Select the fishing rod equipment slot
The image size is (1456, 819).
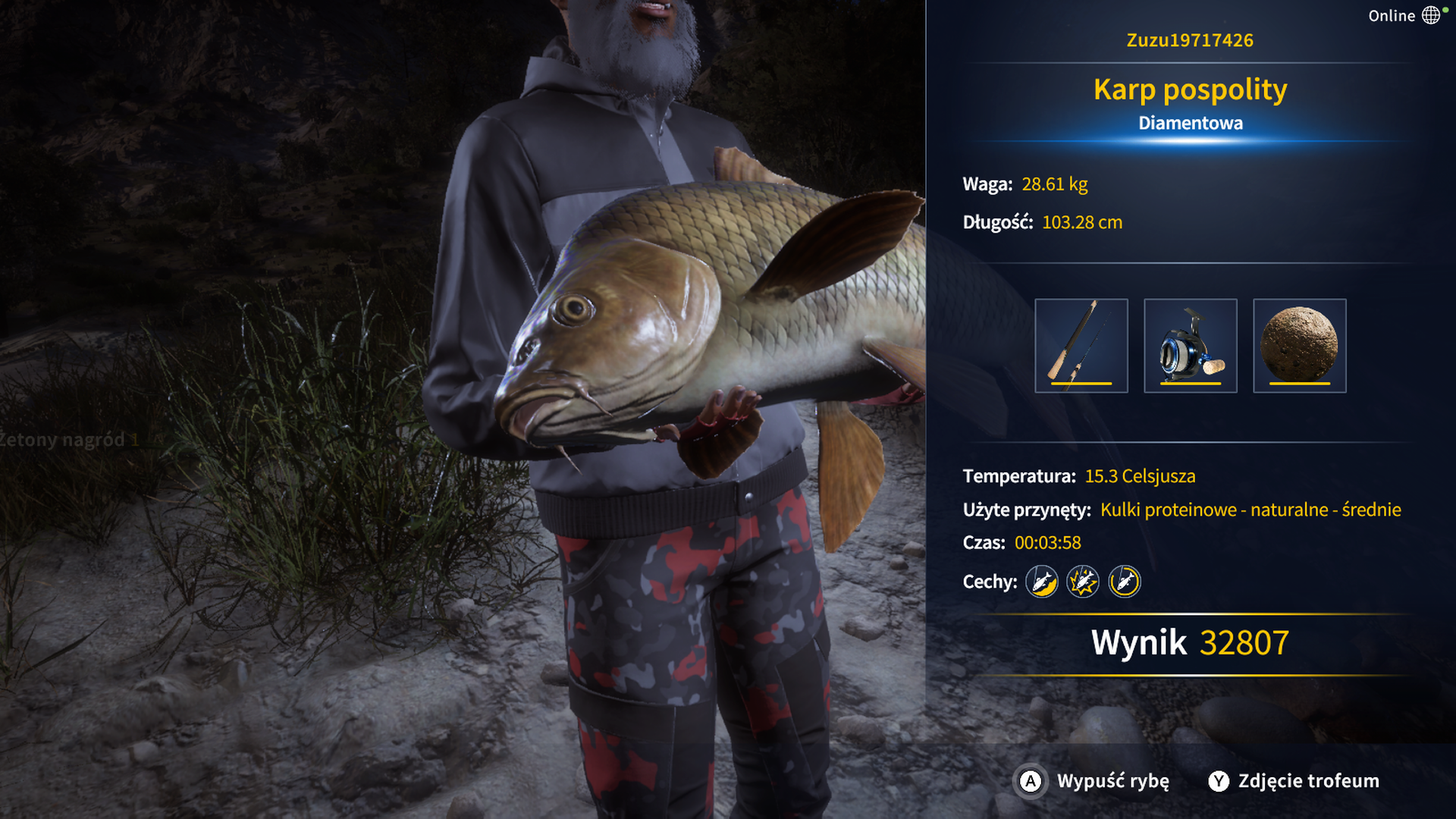coord(1081,346)
